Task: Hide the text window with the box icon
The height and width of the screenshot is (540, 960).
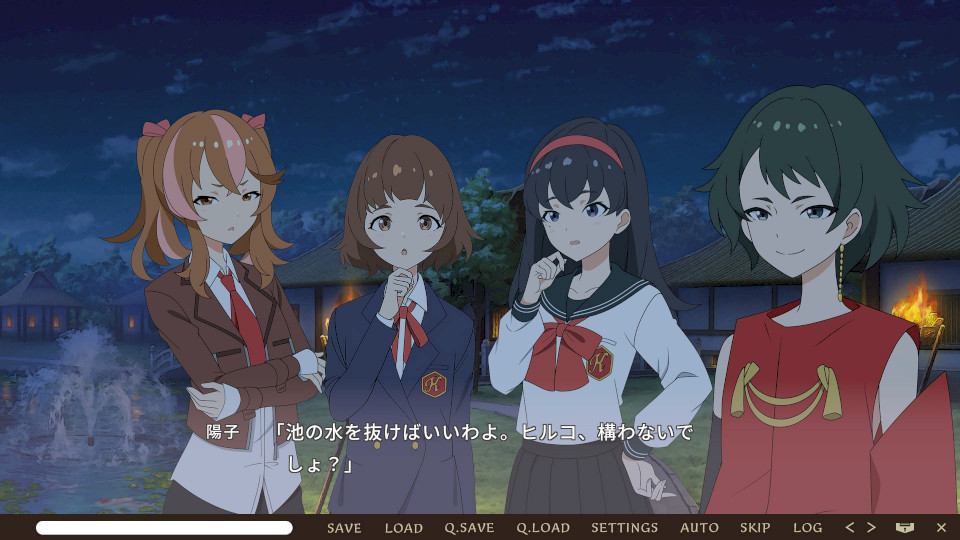Action: 905,527
